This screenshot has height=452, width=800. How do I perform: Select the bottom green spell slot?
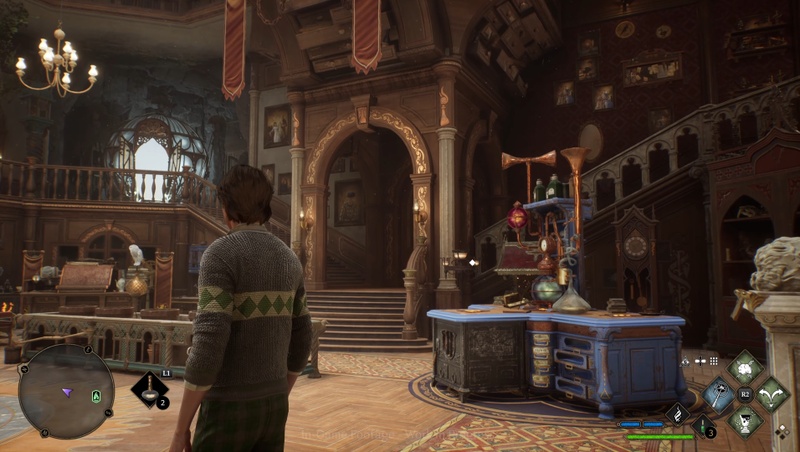[x=744, y=421]
